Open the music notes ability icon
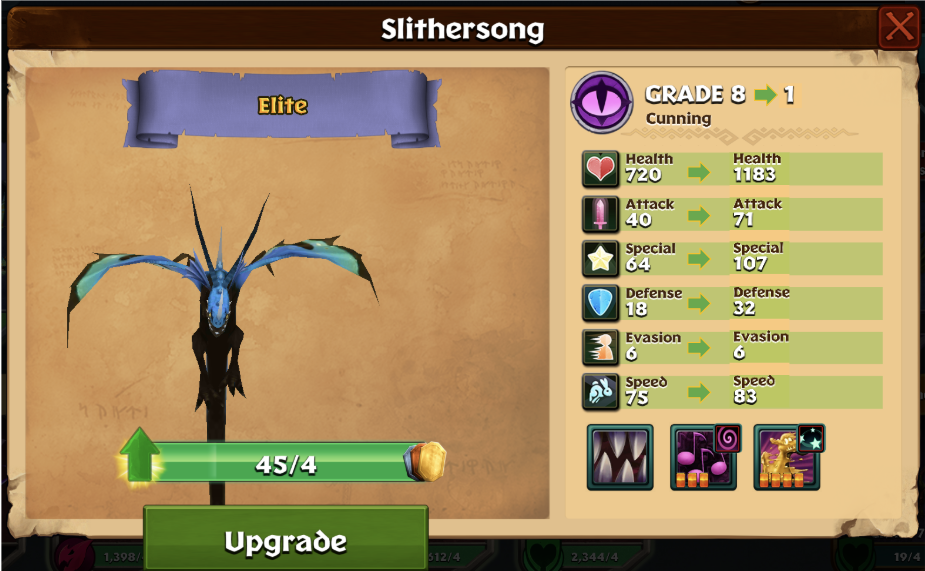This screenshot has height=571, width=925. pos(703,458)
